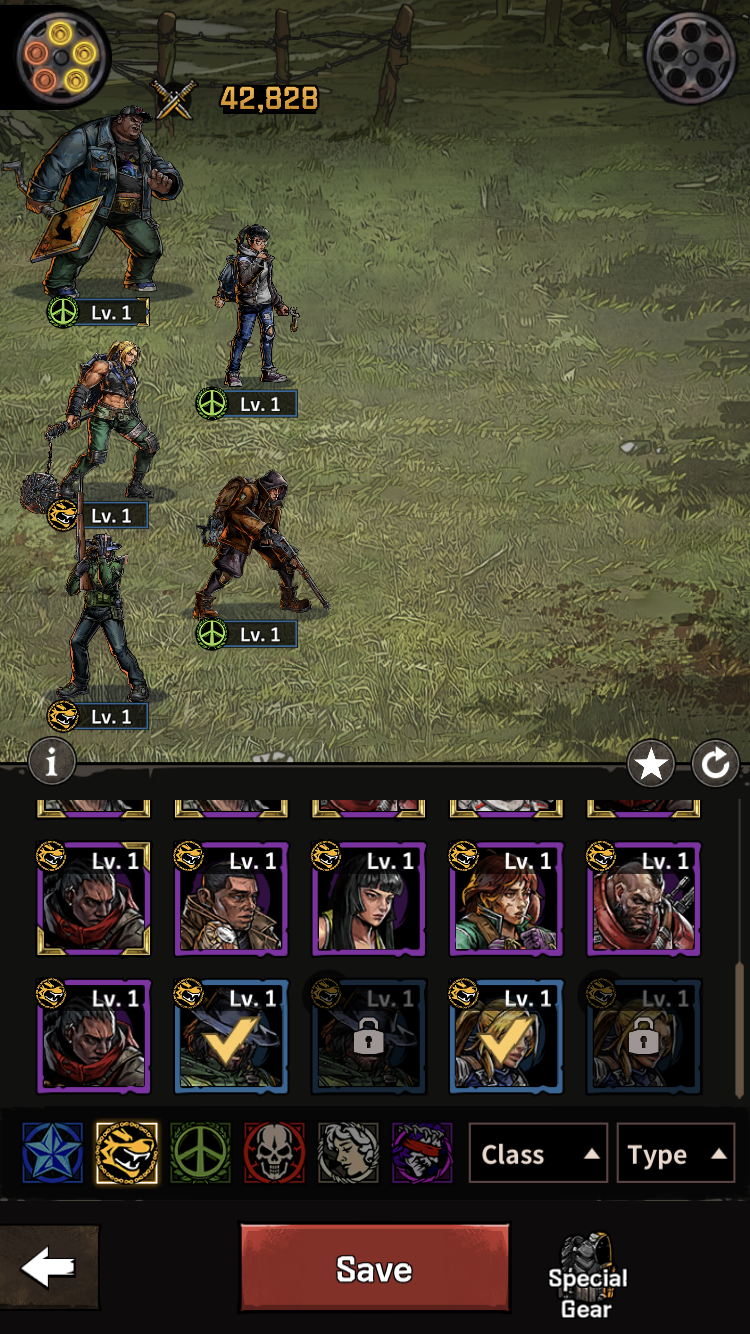Add the red-haired woman survivor card
This screenshot has height=1334, width=750.
505,900
